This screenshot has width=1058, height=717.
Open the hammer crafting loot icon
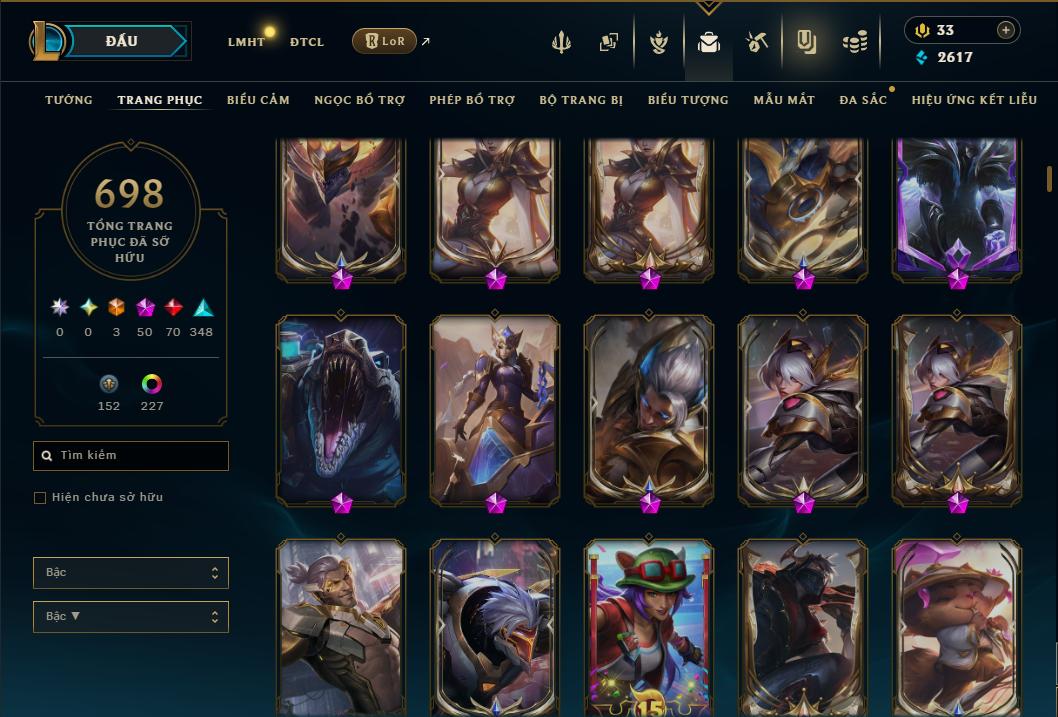(757, 42)
